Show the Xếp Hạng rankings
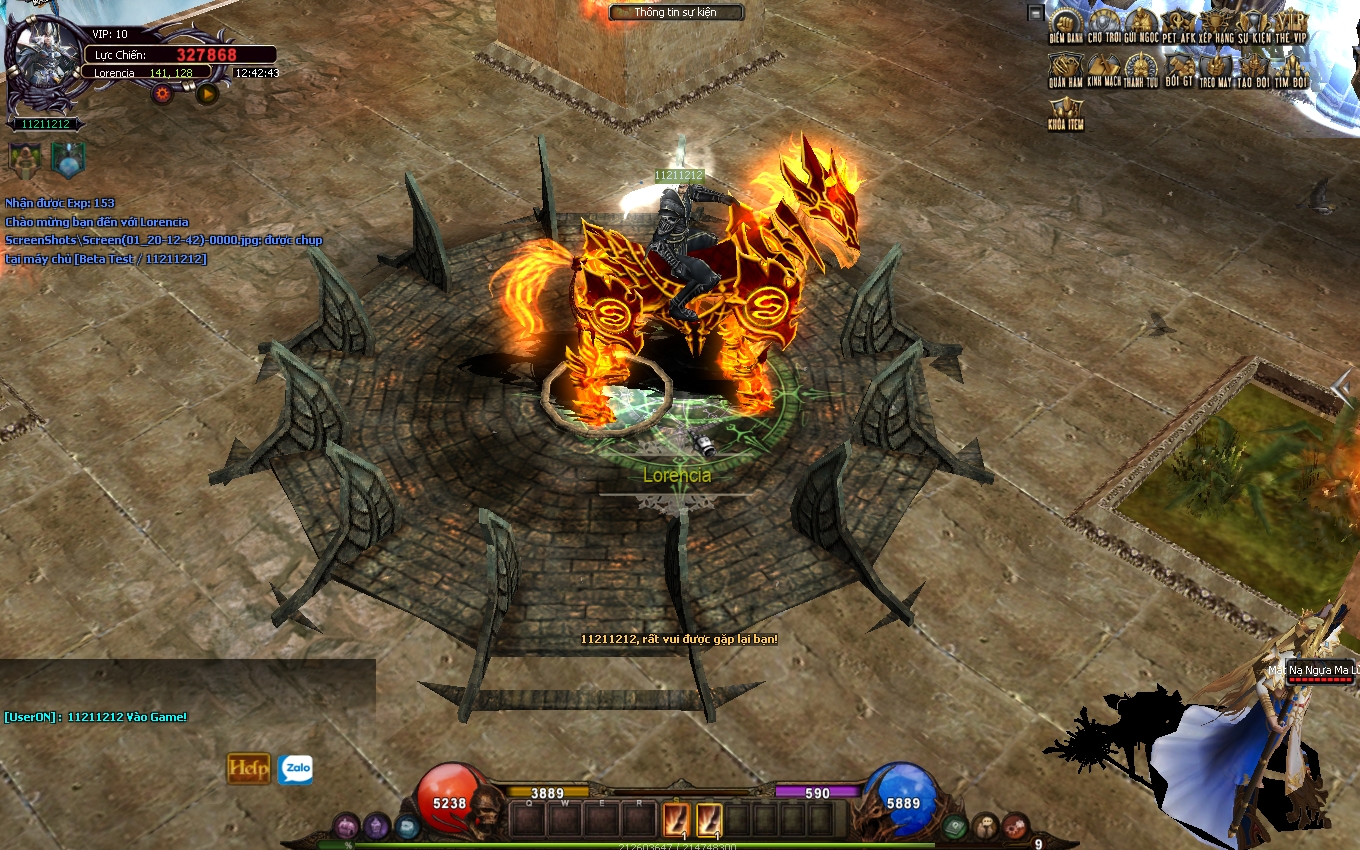 pos(1217,23)
